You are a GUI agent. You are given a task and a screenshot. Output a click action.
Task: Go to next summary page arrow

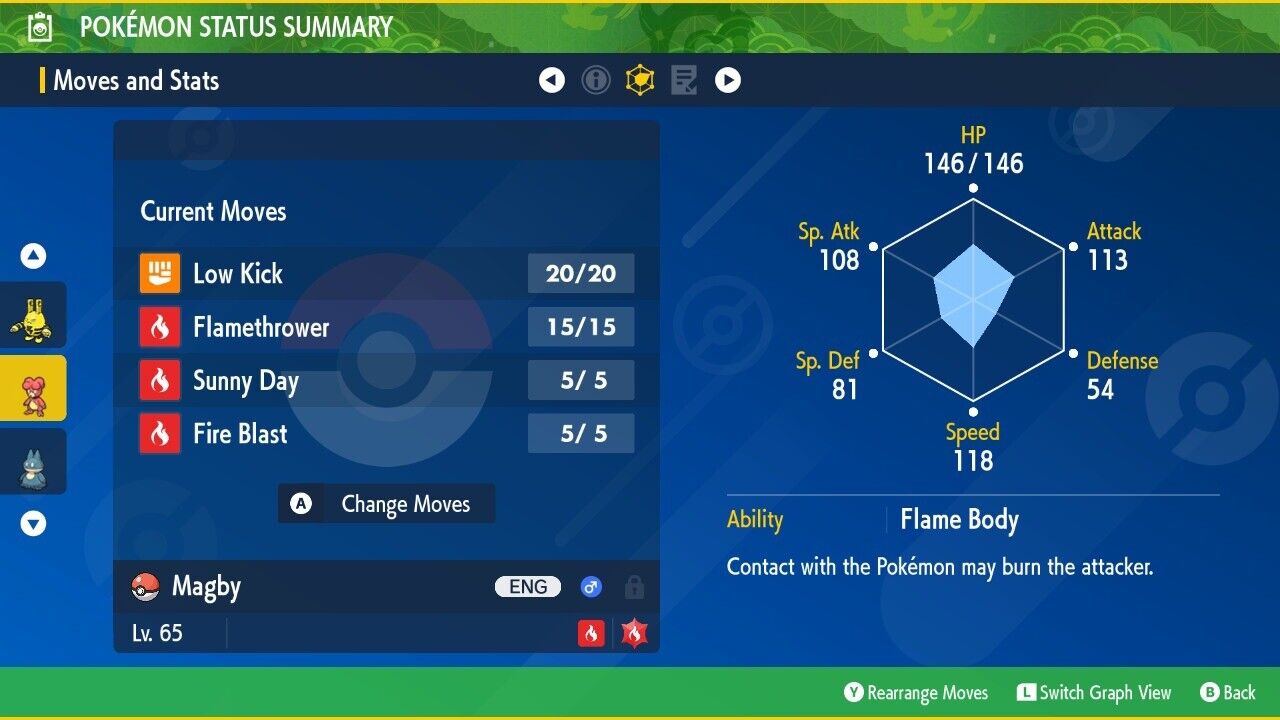[728, 80]
